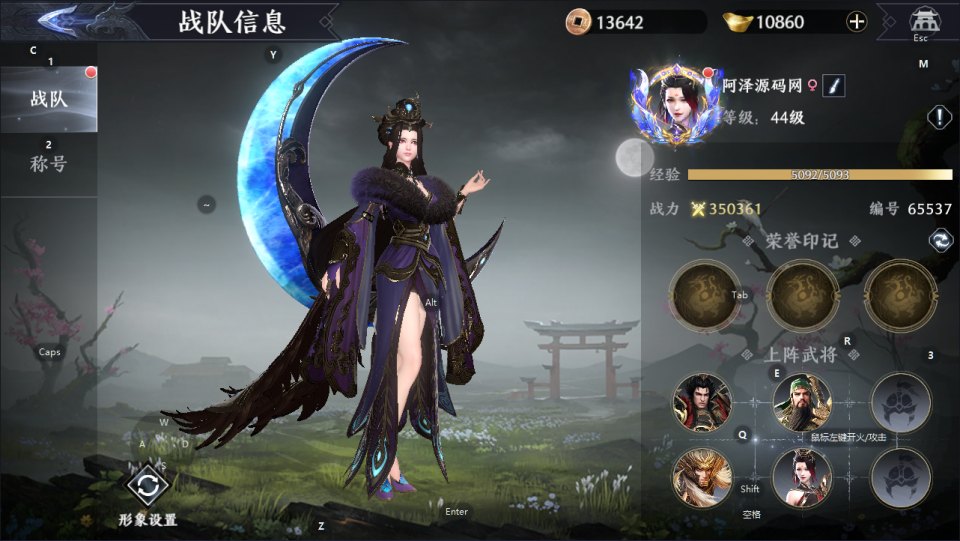
Task: Open the 称号 tab
Action: click(x=48, y=164)
